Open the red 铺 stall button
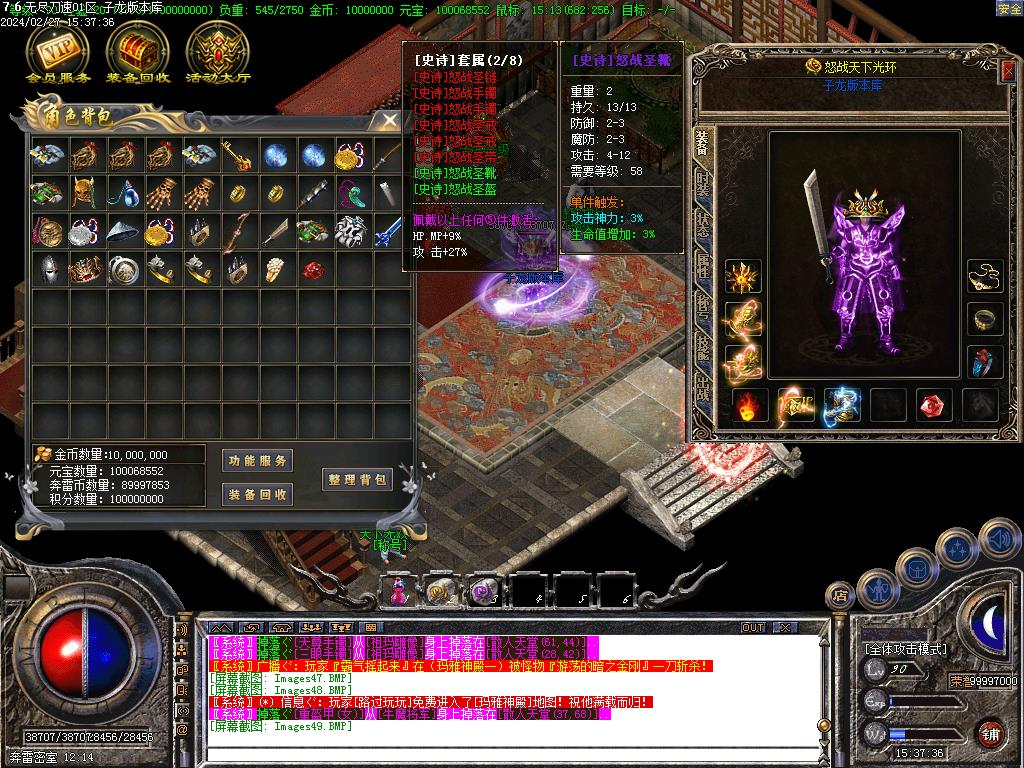 990,733
